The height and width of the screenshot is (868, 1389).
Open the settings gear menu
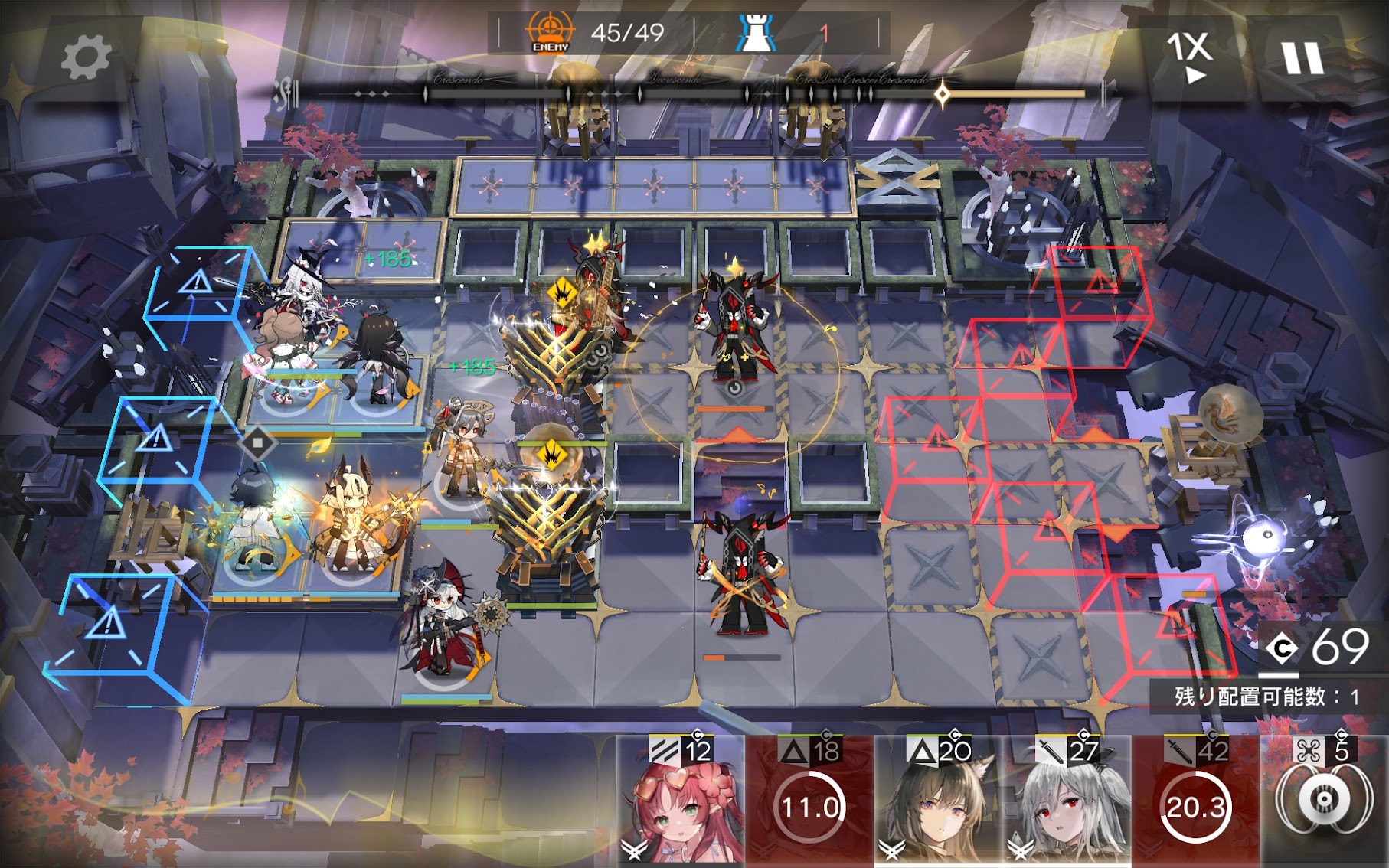click(85, 57)
